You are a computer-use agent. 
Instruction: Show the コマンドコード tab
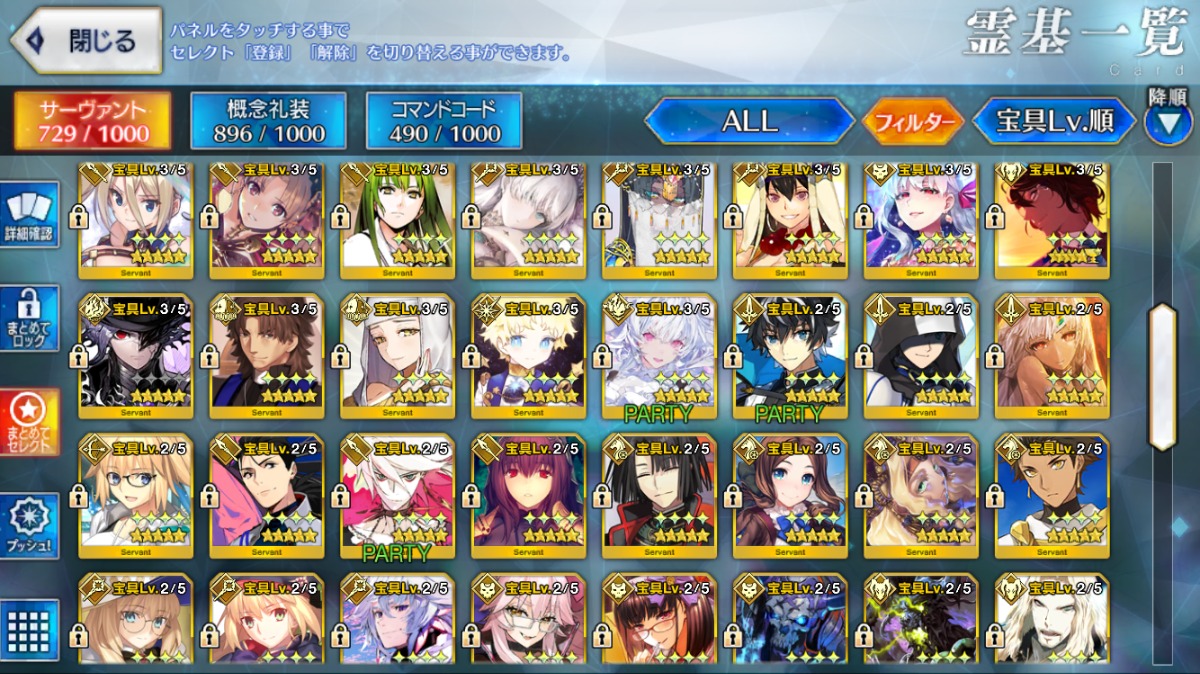coord(444,122)
